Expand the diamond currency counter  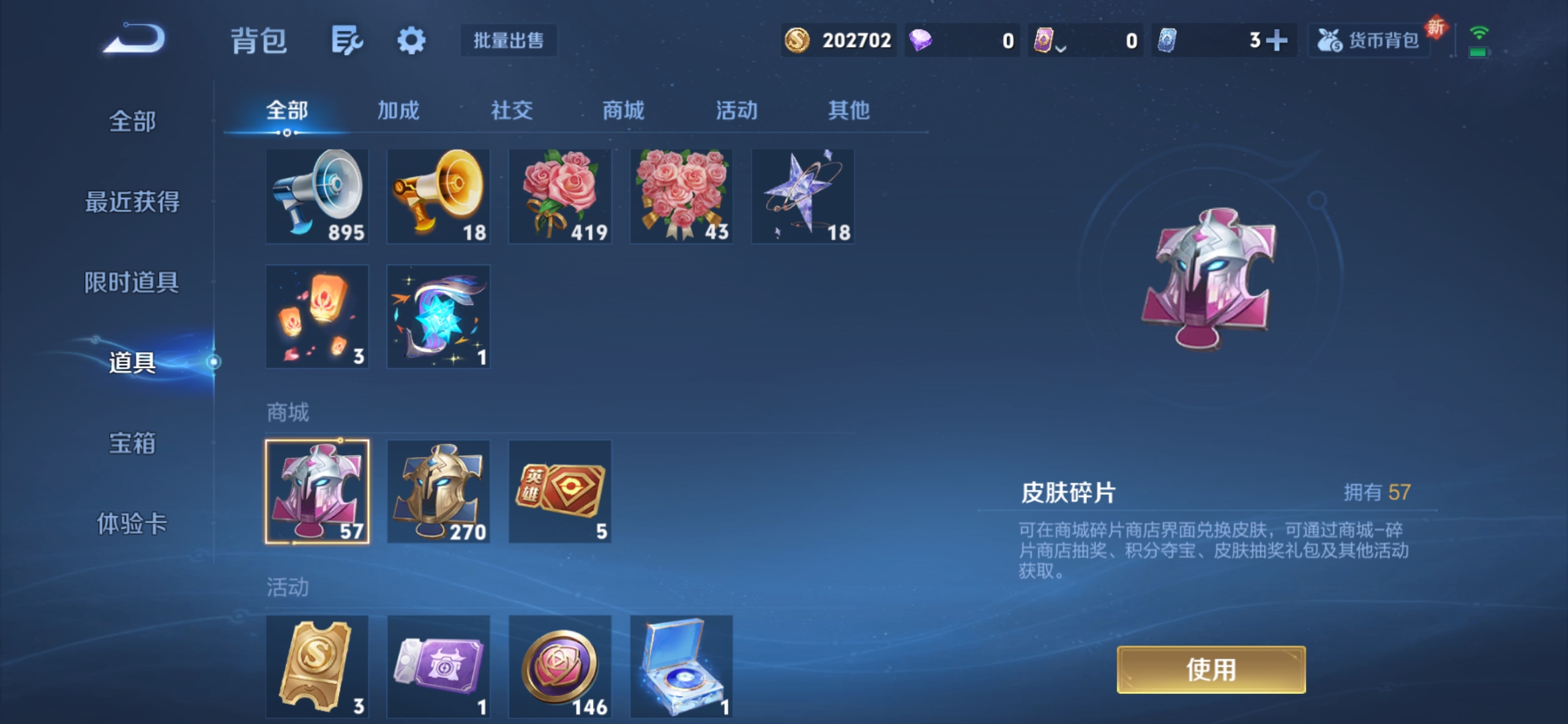(962, 40)
